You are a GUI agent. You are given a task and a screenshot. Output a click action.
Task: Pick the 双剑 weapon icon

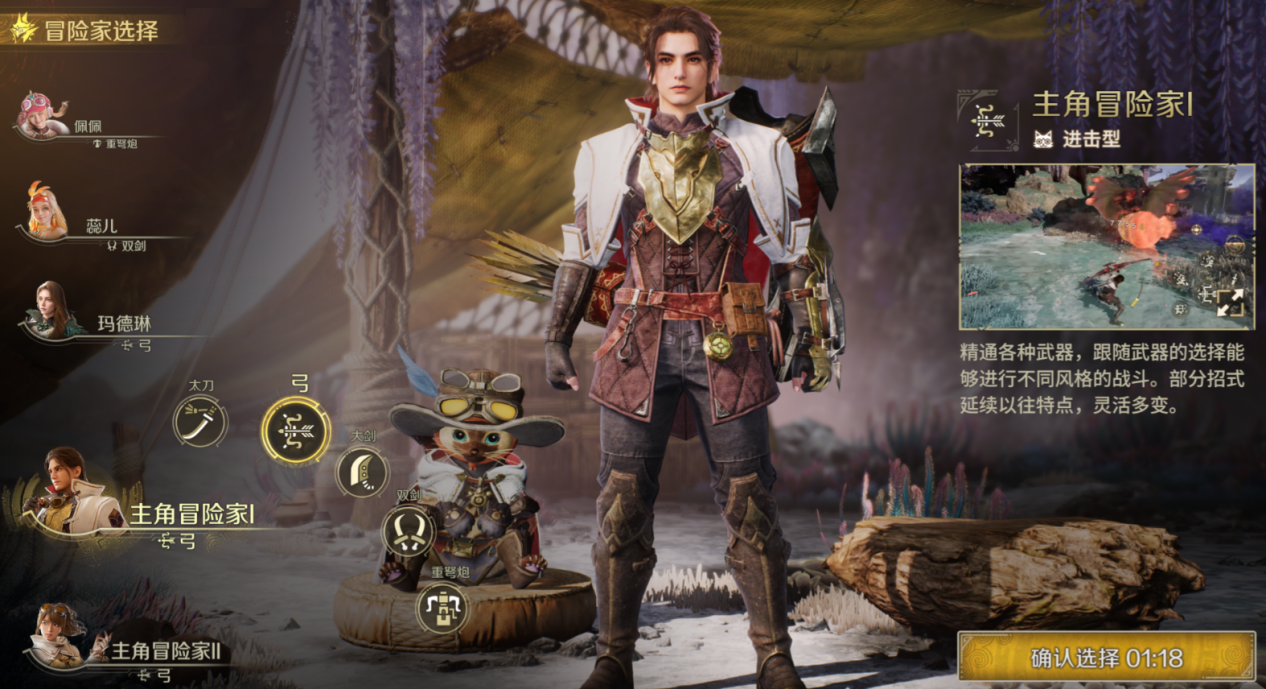click(408, 531)
